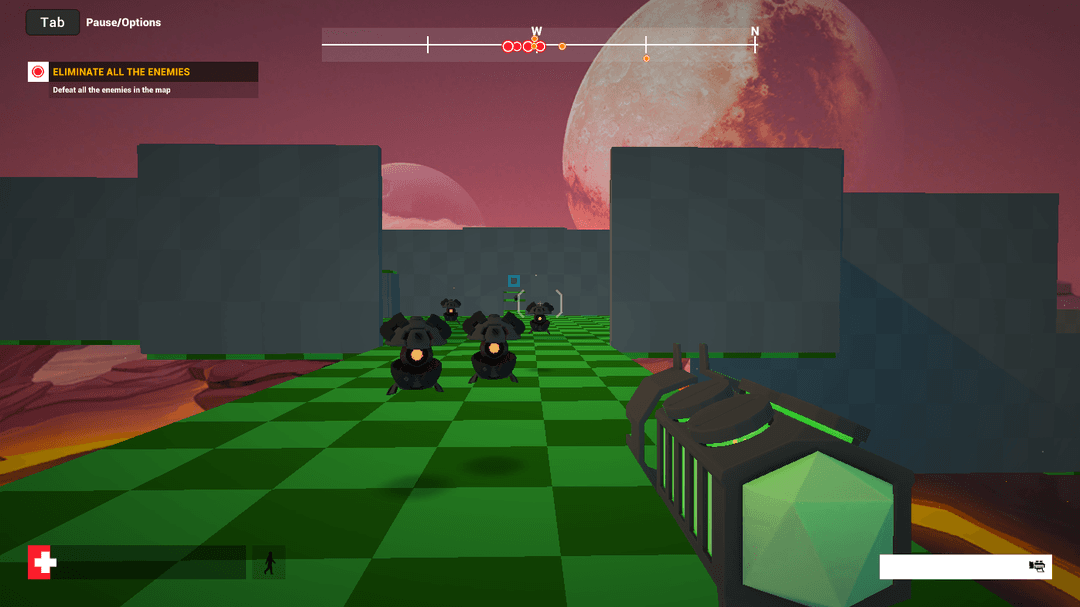The image size is (1080, 607).
Task: Click the compass bar at the top
Action: 540,45
